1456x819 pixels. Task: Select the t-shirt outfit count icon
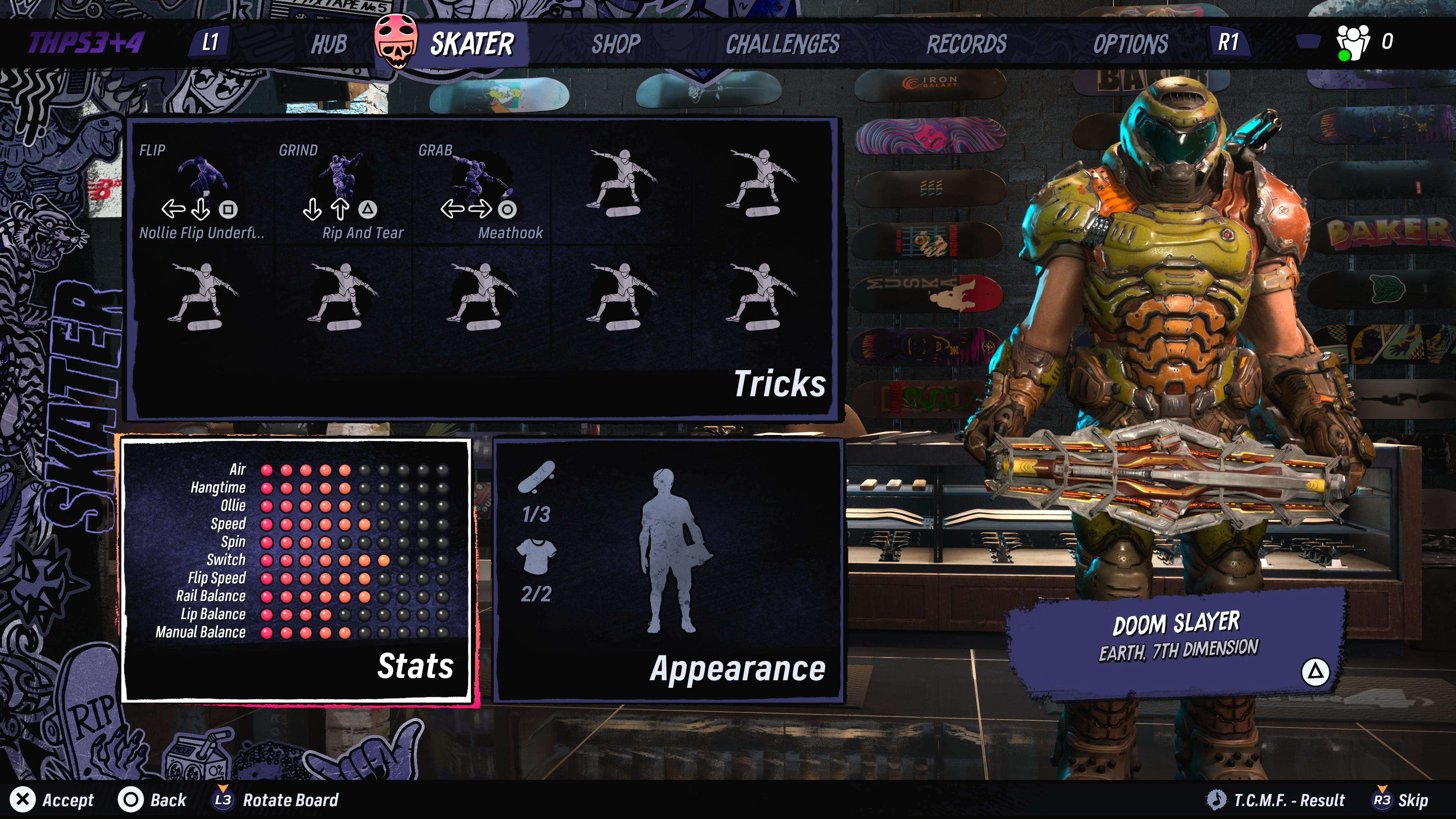coord(536,556)
